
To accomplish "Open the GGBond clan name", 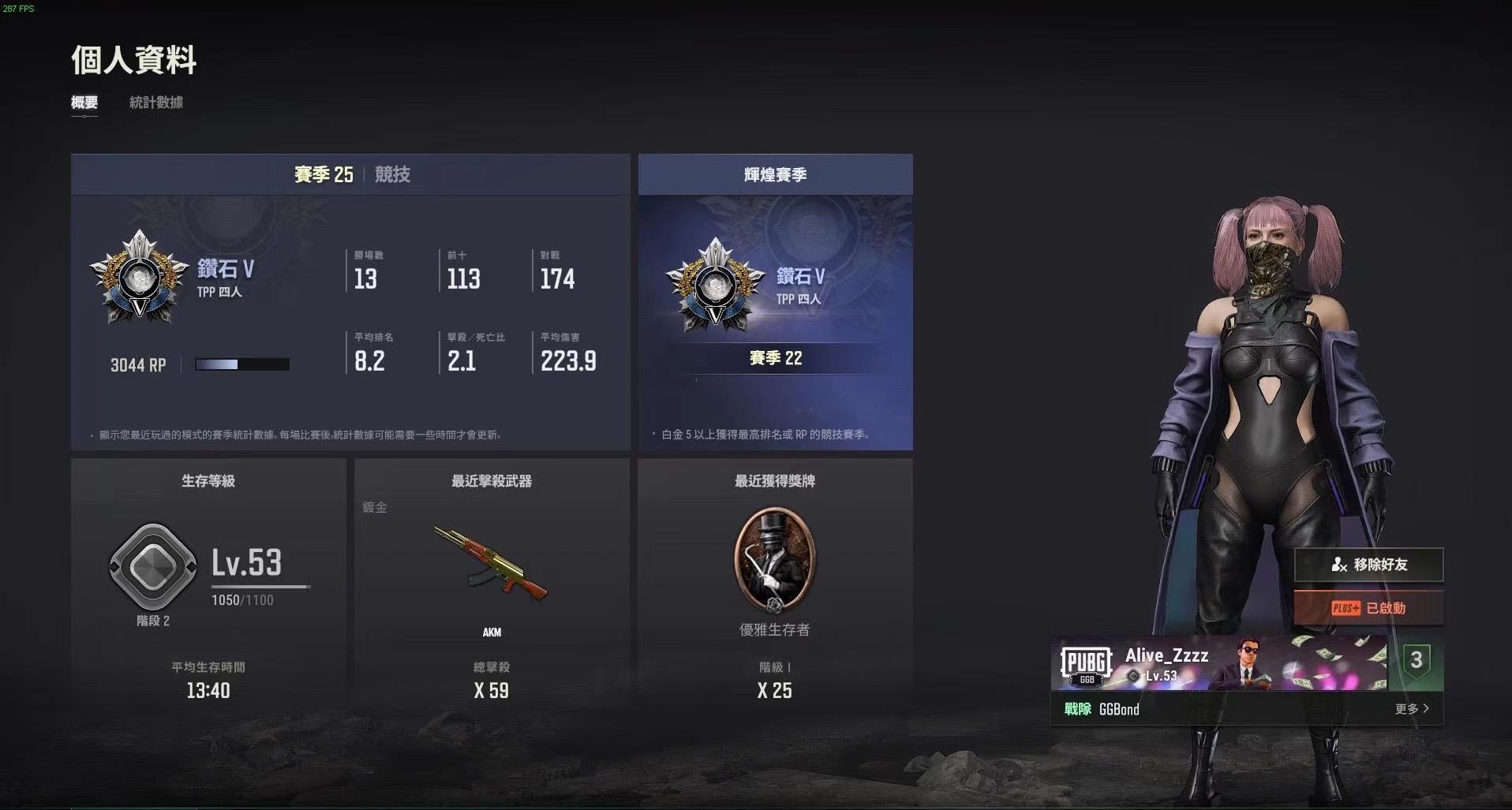I will tap(1119, 709).
